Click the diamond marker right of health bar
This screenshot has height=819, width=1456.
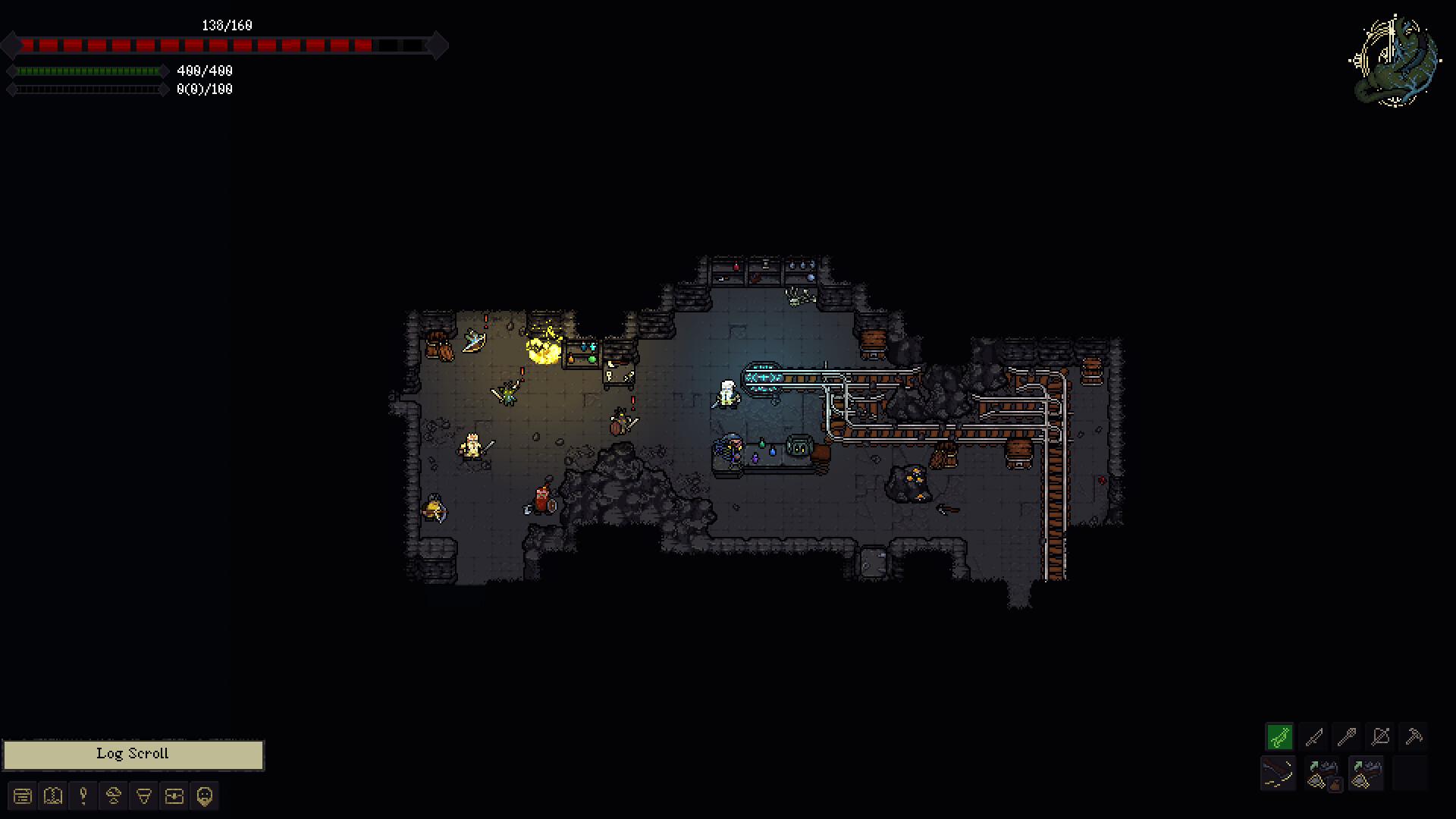pyautogui.click(x=438, y=45)
